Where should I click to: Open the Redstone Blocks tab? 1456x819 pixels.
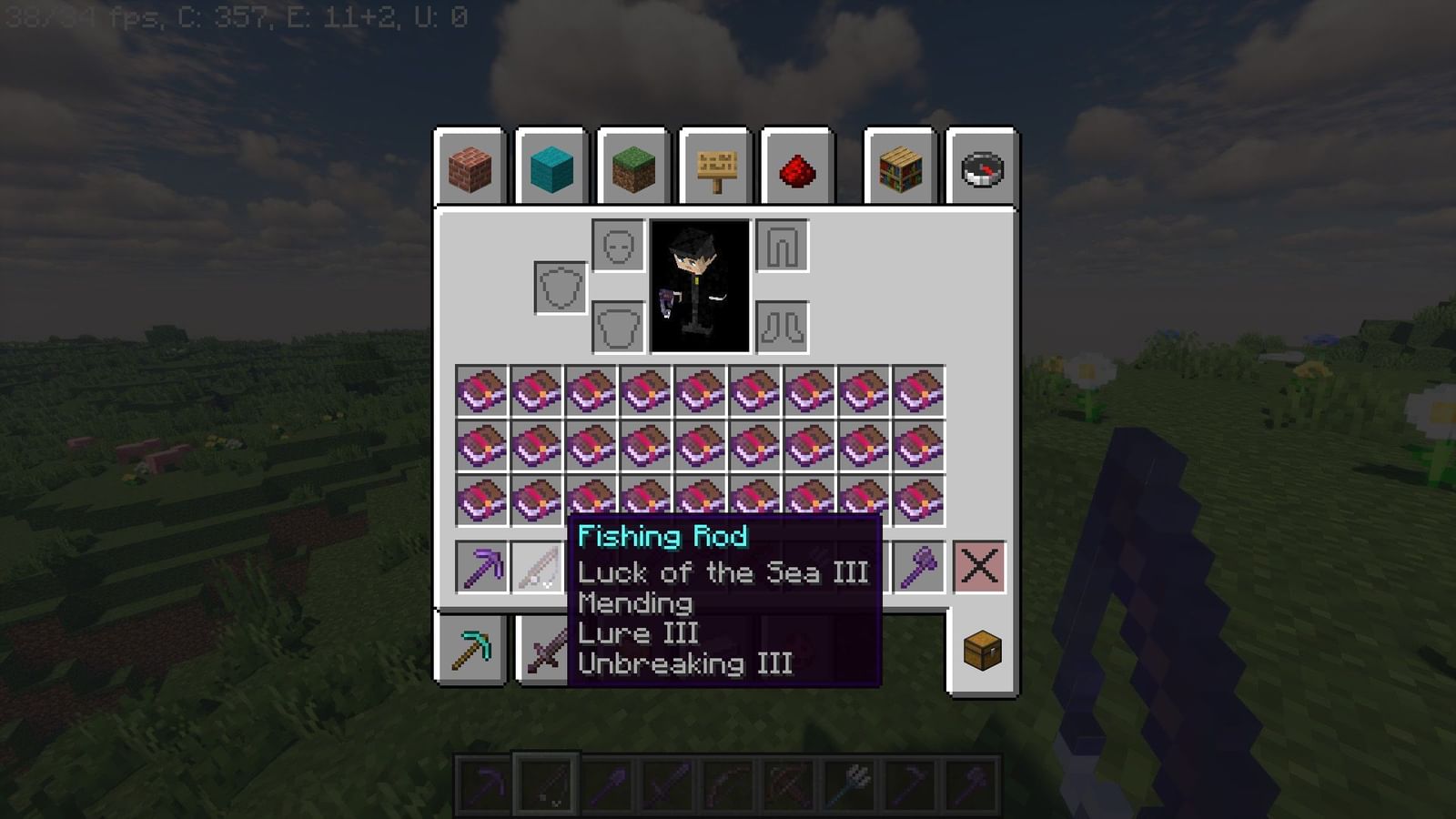pyautogui.click(x=798, y=169)
